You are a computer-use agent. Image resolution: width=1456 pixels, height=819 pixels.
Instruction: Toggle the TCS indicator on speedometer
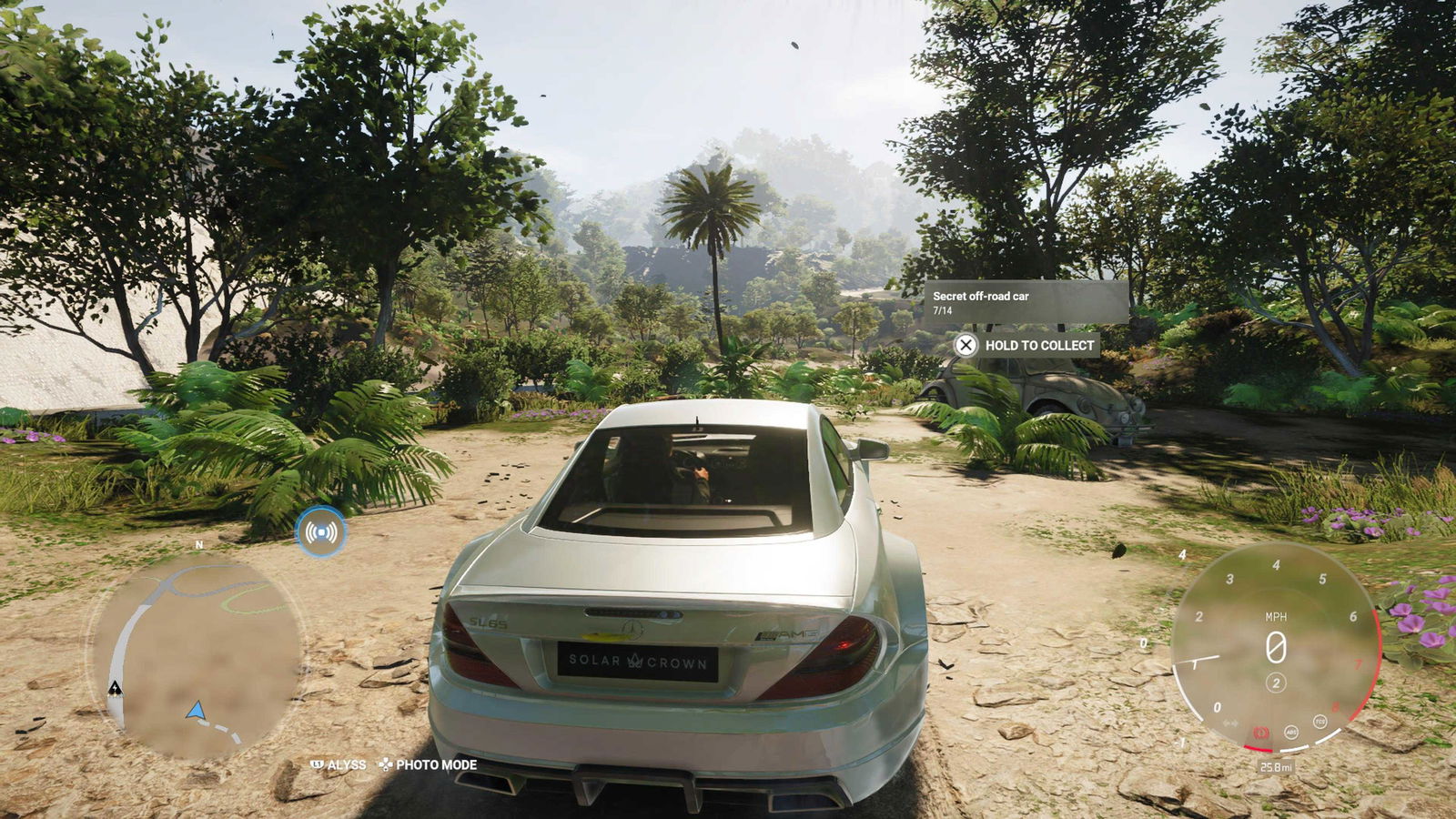(x=1319, y=722)
